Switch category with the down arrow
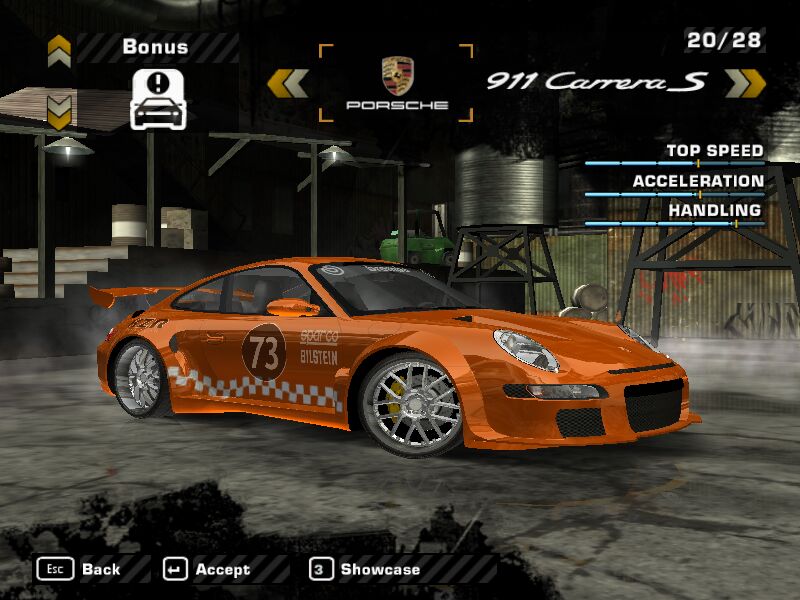The width and height of the screenshot is (800, 600). click(59, 108)
